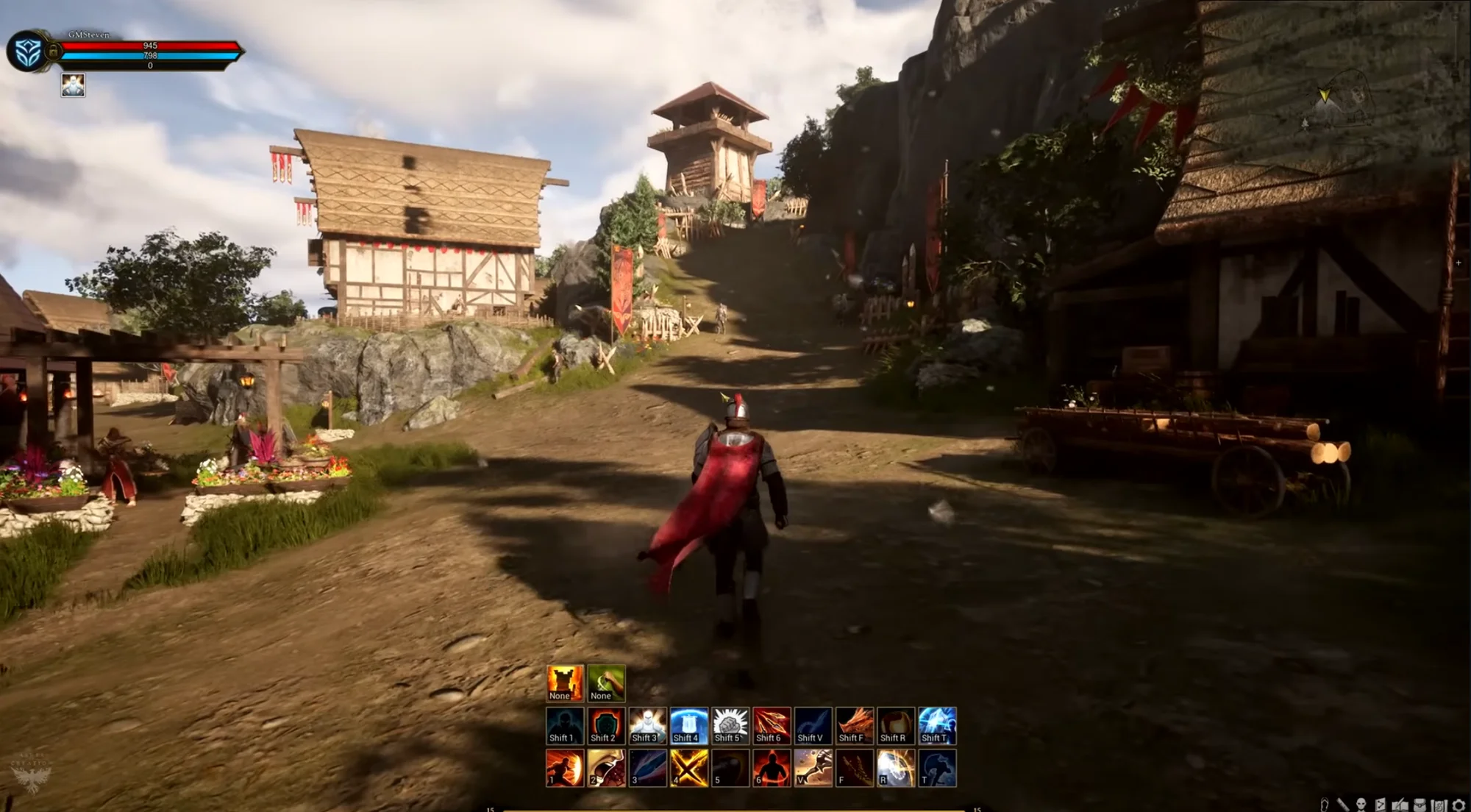Image resolution: width=1471 pixels, height=812 pixels.
Task: Trigger the white glowing figure ability Shift 3
Action: click(x=647, y=725)
